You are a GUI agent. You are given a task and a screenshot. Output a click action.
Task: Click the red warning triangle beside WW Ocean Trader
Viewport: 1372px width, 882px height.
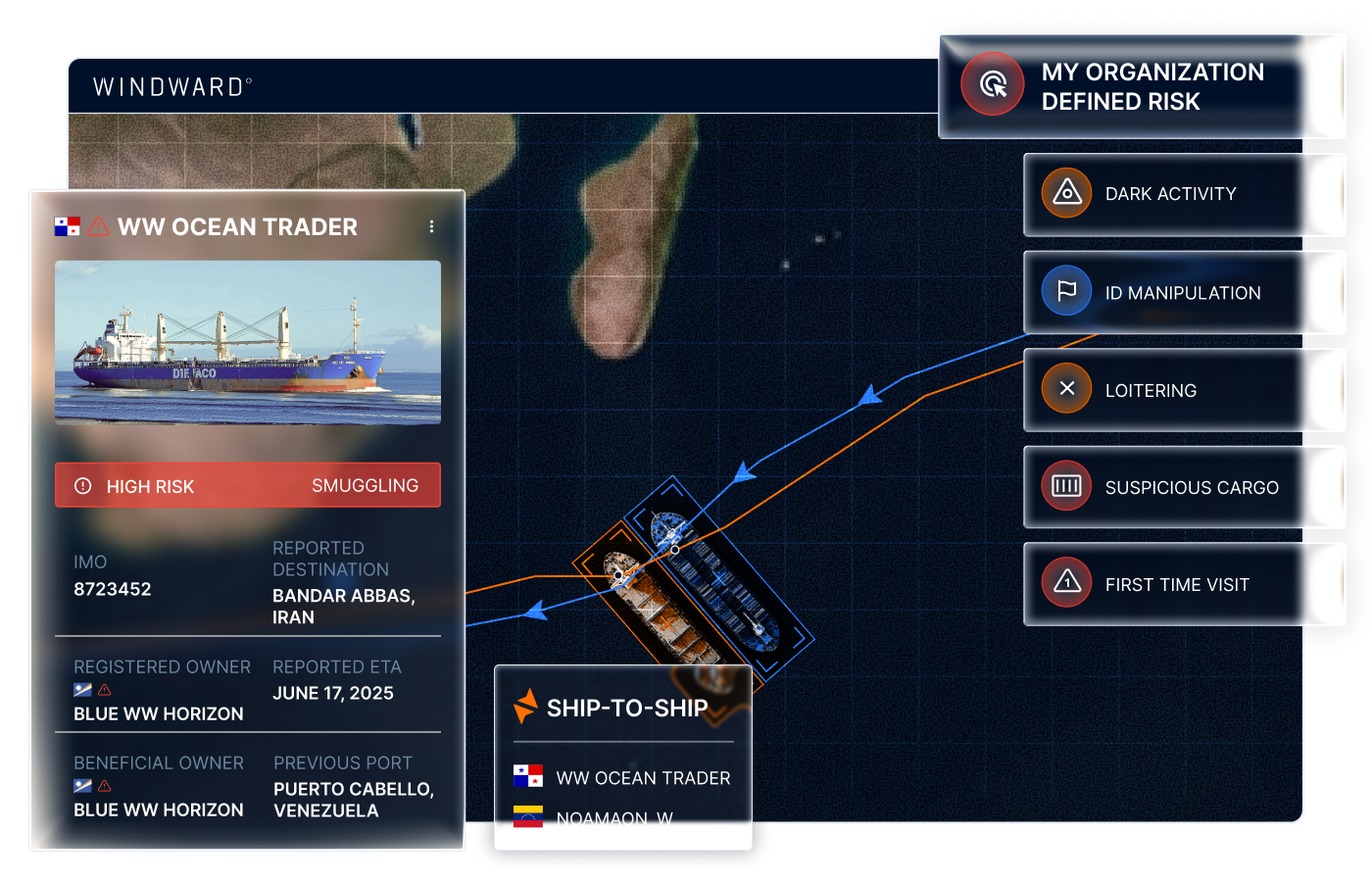(x=96, y=225)
